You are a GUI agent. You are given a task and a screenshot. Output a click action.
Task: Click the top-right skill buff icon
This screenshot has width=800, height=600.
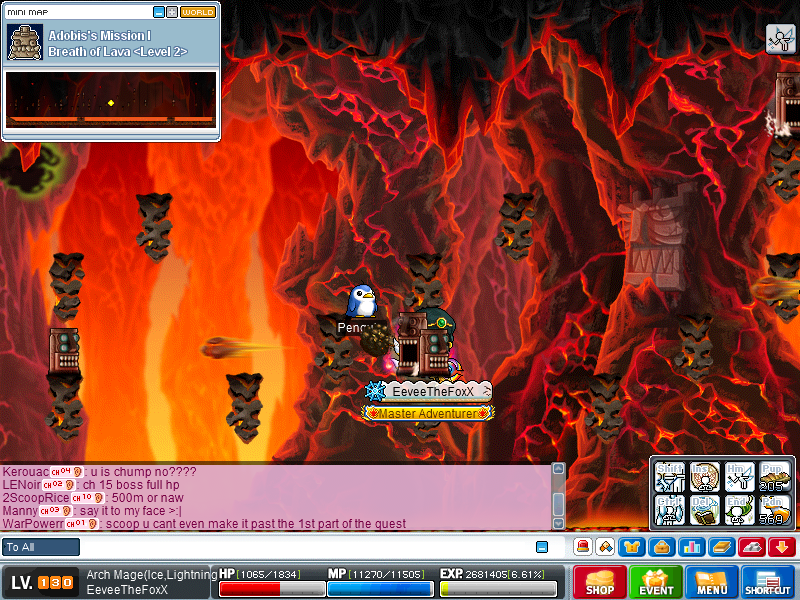[780, 38]
